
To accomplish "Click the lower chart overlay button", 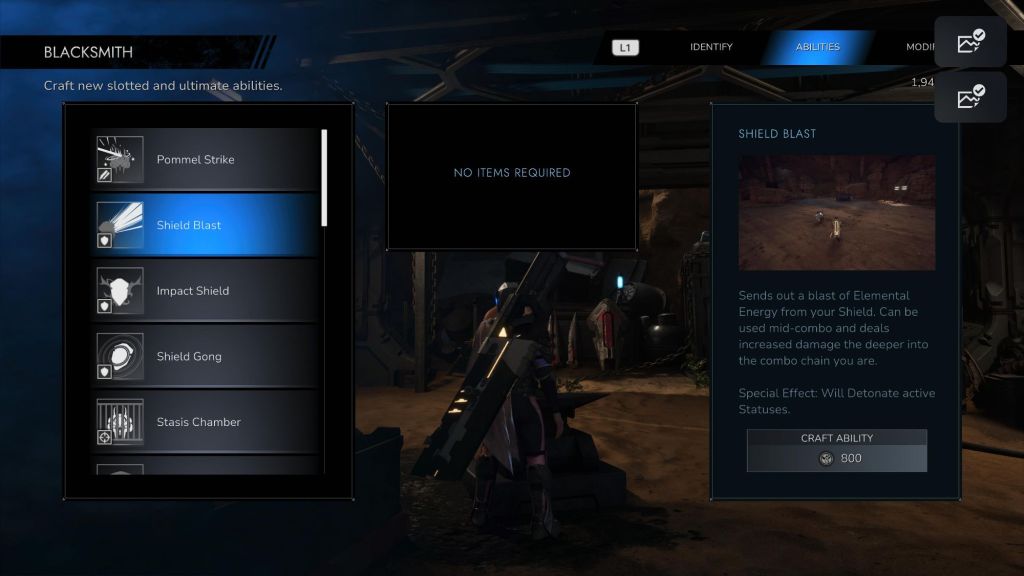I will pos(970,97).
